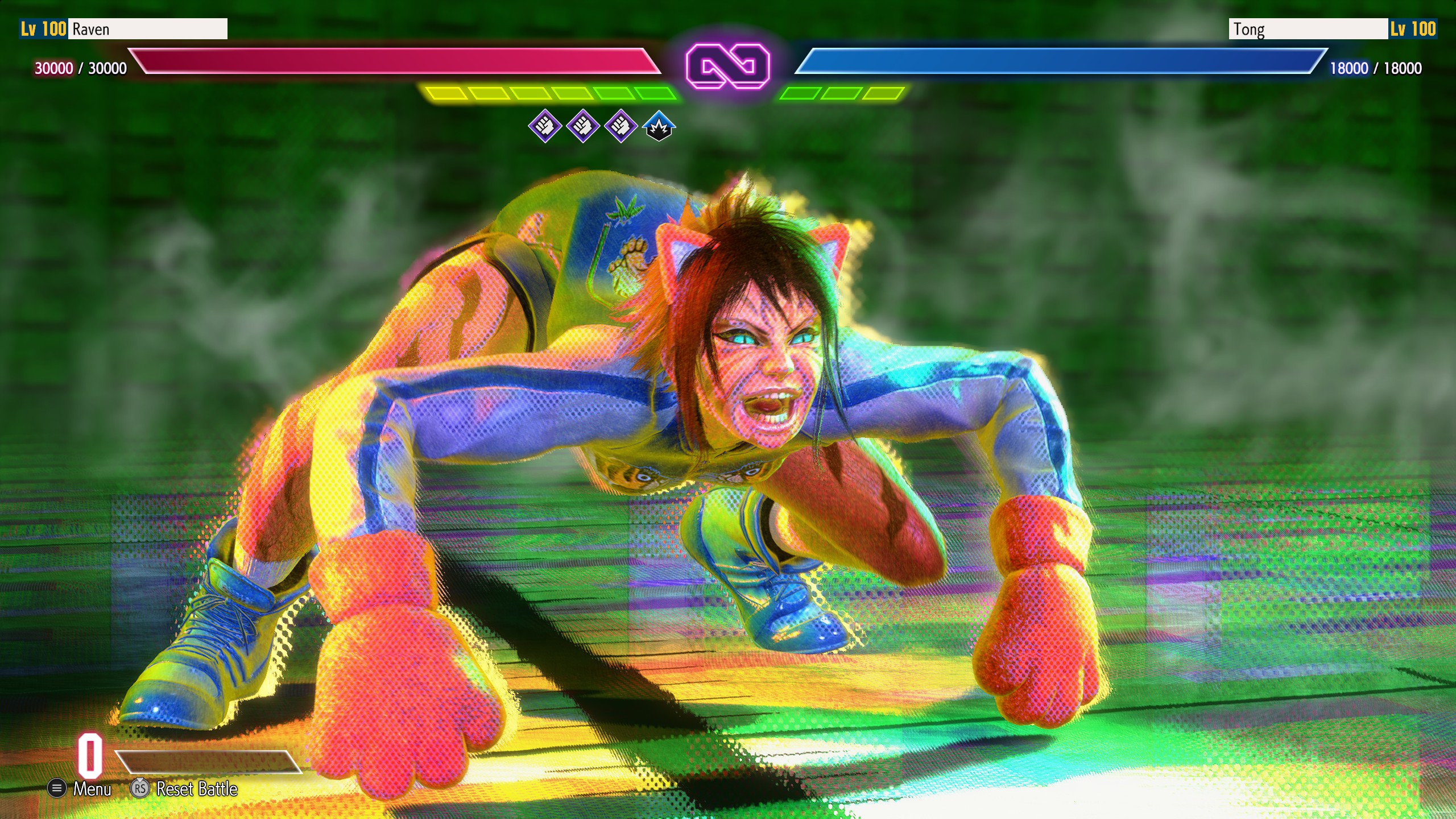Click the purple infinity timer emblem
The height and width of the screenshot is (819, 1456).
click(727, 66)
